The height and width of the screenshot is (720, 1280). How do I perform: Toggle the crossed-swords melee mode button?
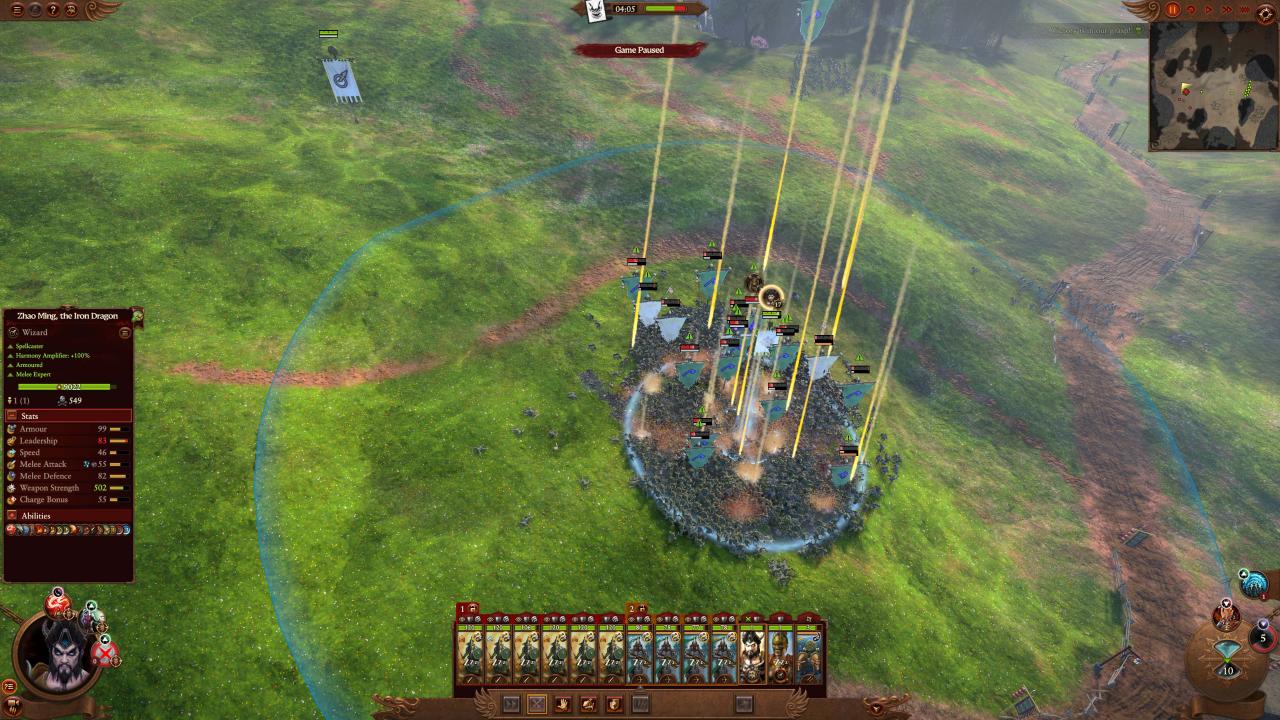(537, 704)
